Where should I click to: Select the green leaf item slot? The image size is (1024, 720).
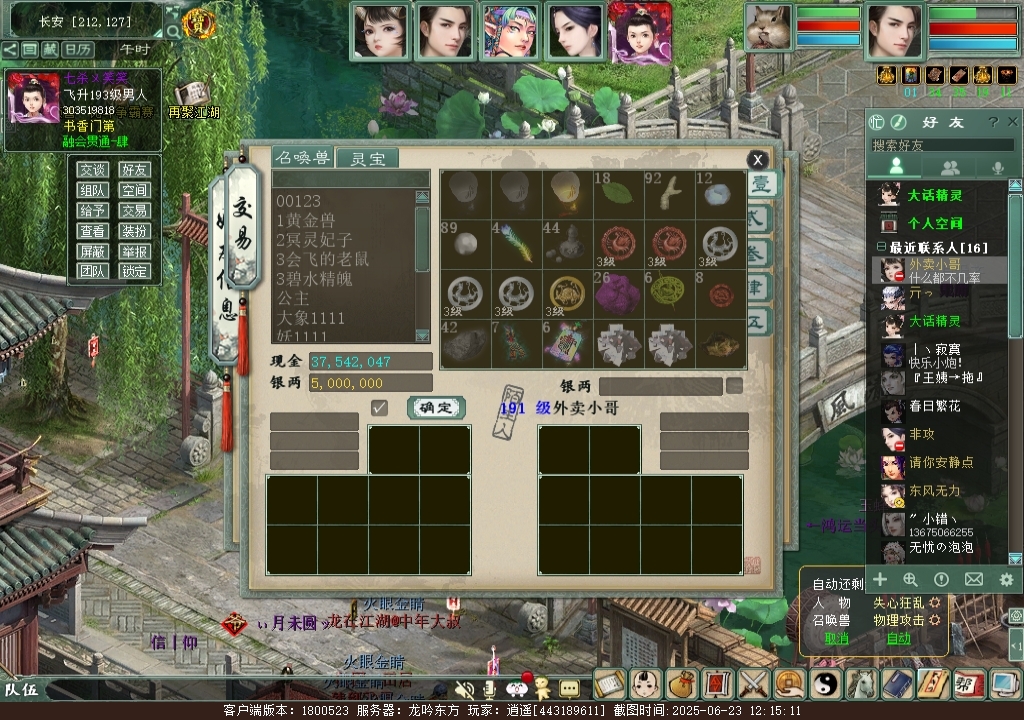[618, 192]
